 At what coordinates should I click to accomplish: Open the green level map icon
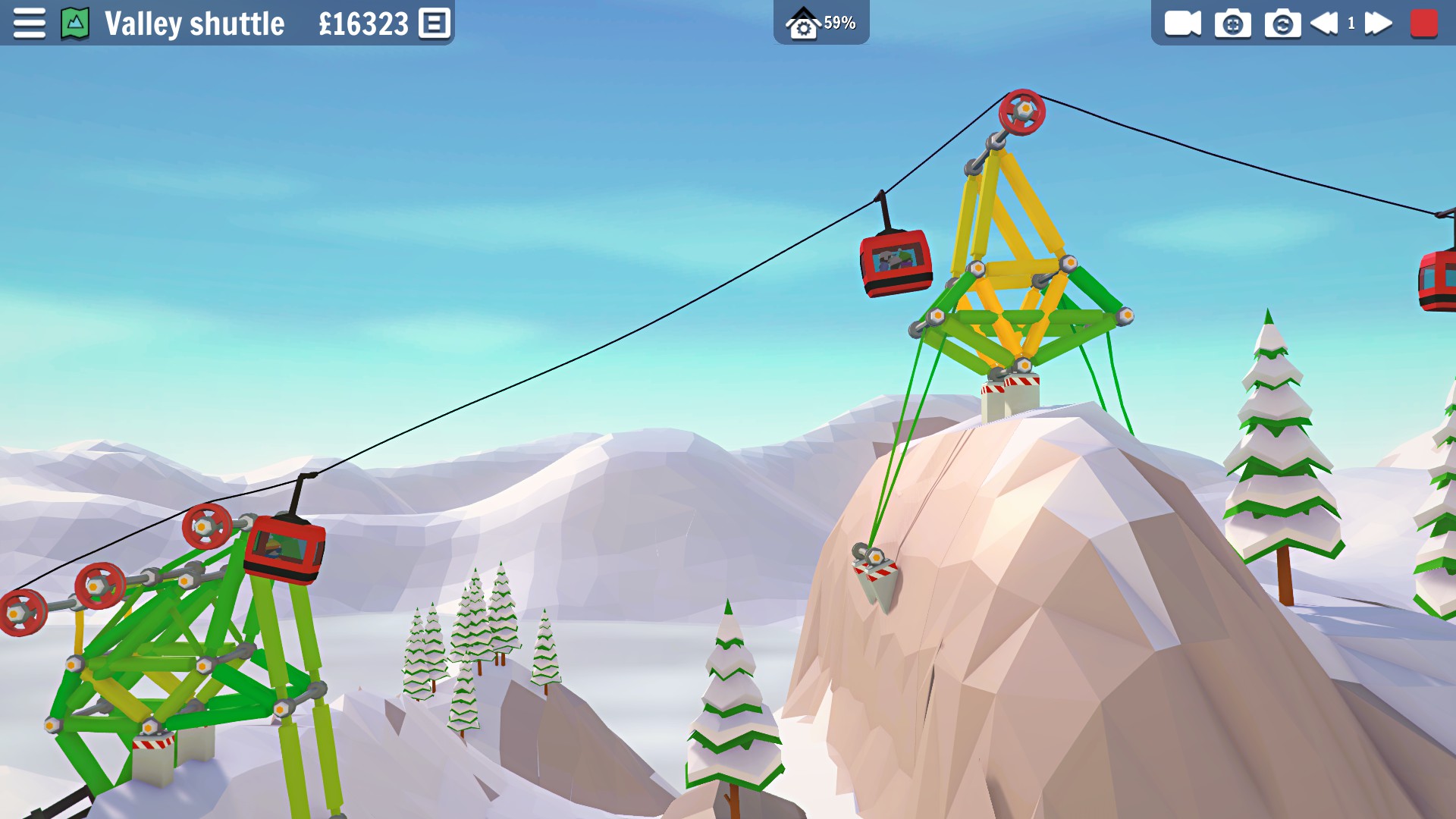pyautogui.click(x=75, y=24)
